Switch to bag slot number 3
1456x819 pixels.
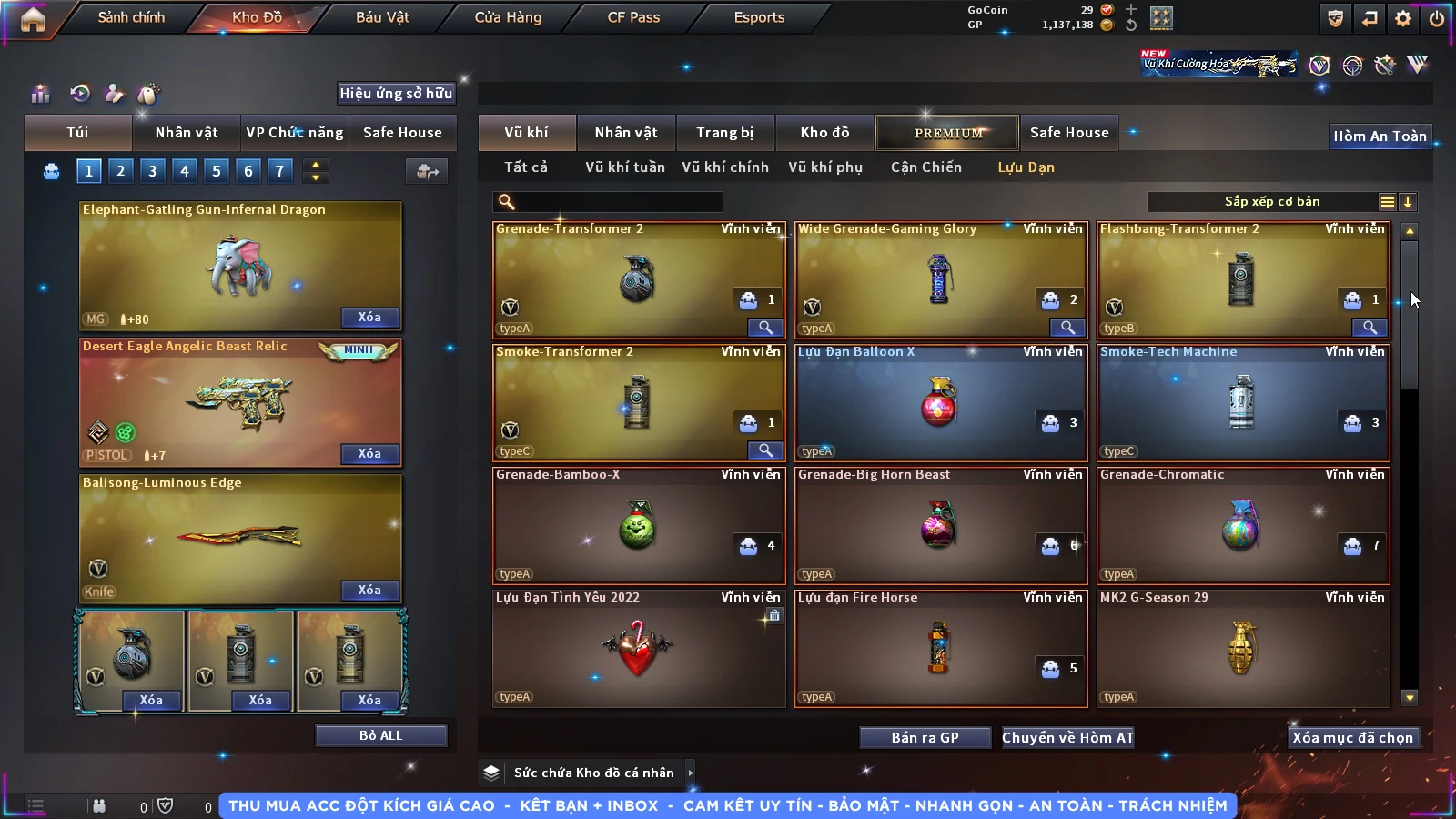click(152, 170)
